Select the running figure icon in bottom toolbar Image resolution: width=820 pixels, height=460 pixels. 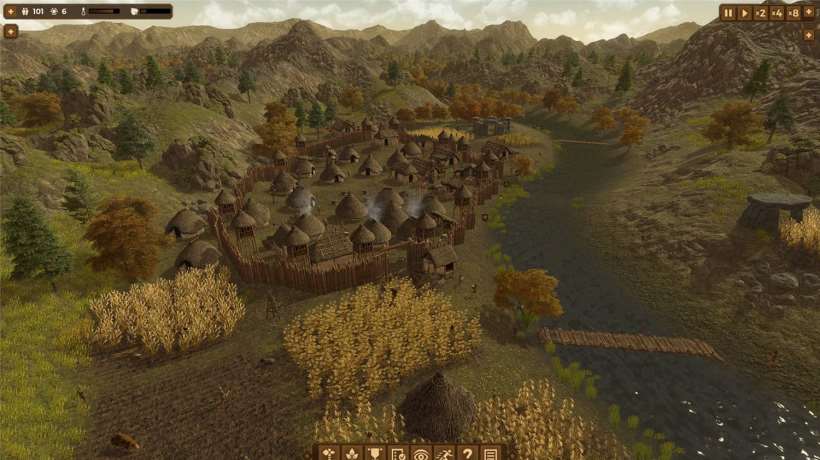444,453
